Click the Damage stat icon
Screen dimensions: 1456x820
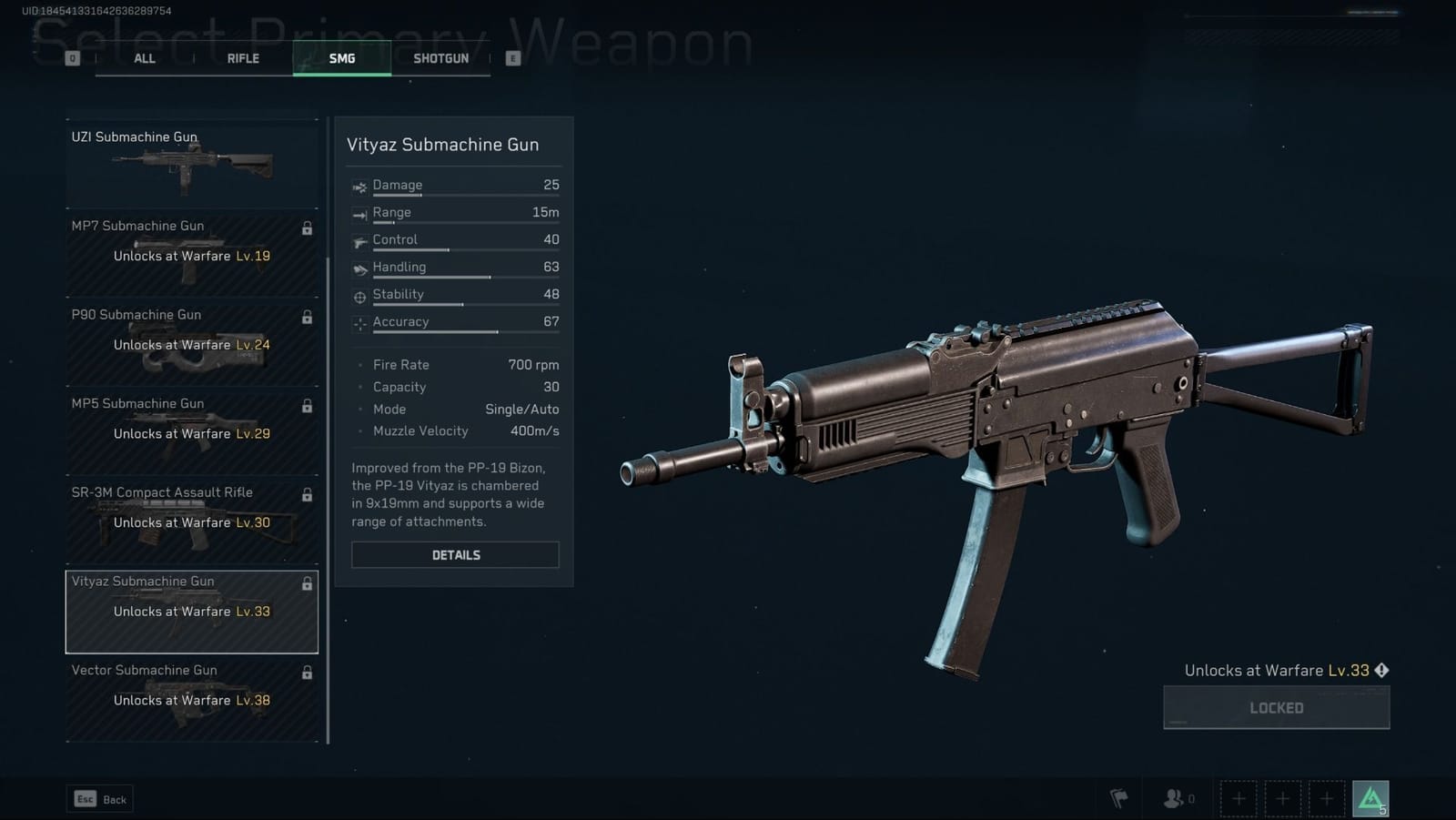359,185
